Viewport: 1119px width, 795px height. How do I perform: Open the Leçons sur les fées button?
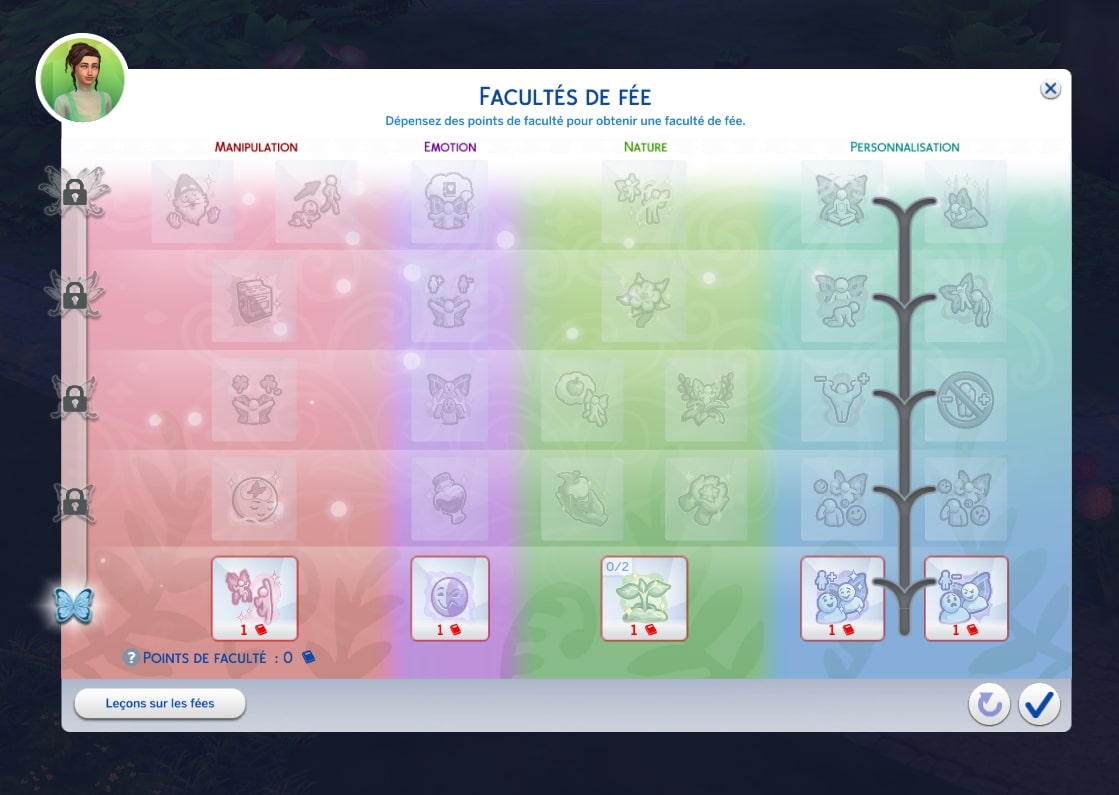click(160, 703)
